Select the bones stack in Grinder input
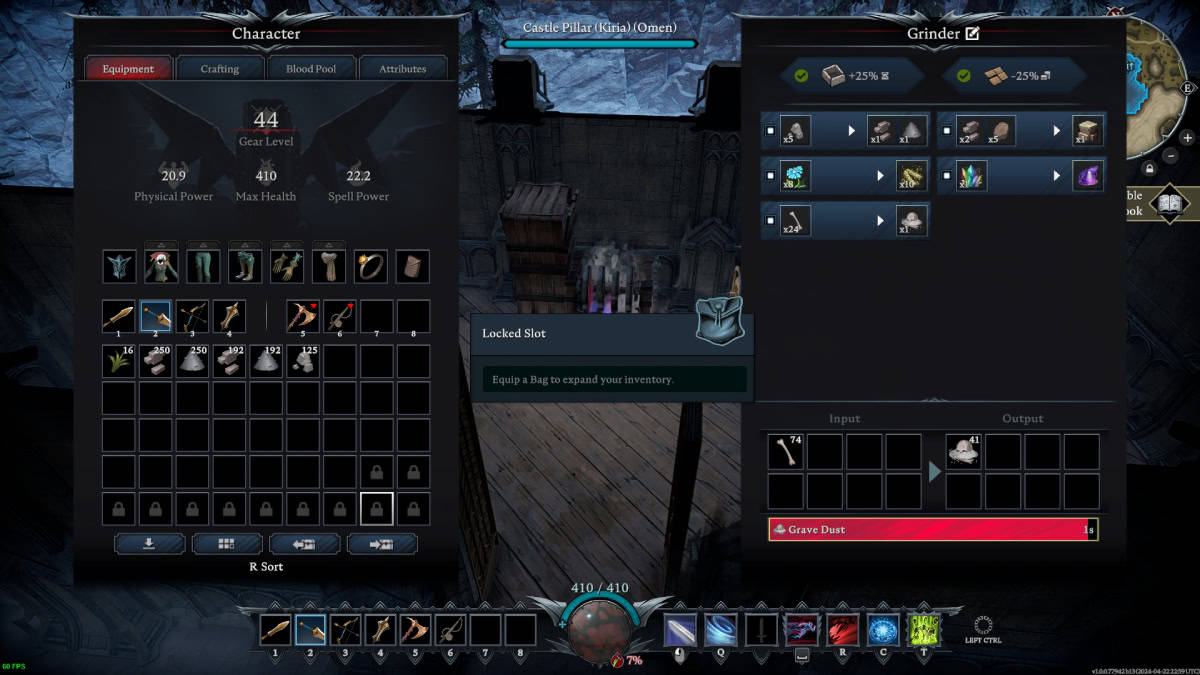This screenshot has width=1200, height=675. pos(785,452)
